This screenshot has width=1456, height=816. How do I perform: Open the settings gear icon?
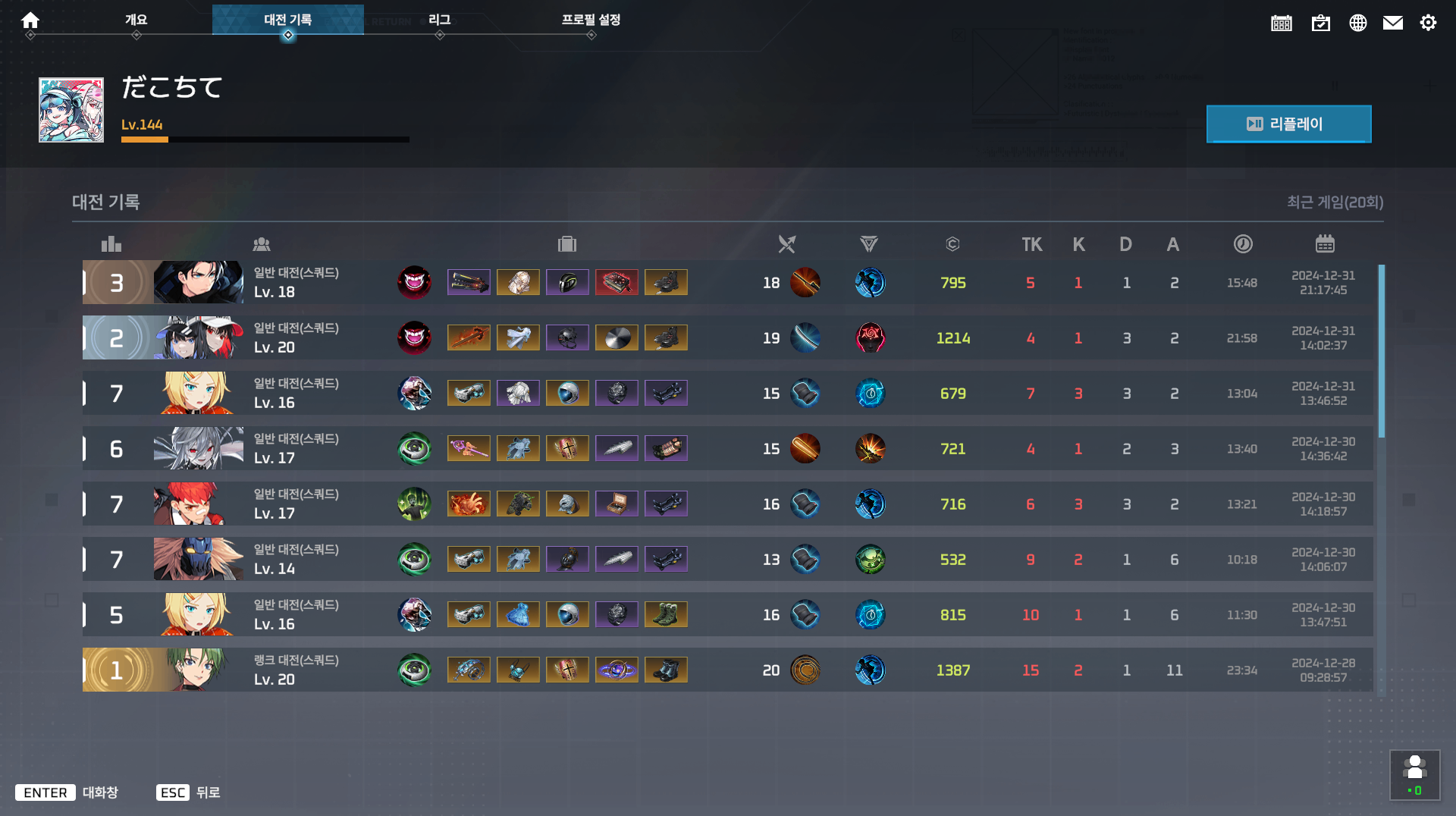tap(1429, 23)
